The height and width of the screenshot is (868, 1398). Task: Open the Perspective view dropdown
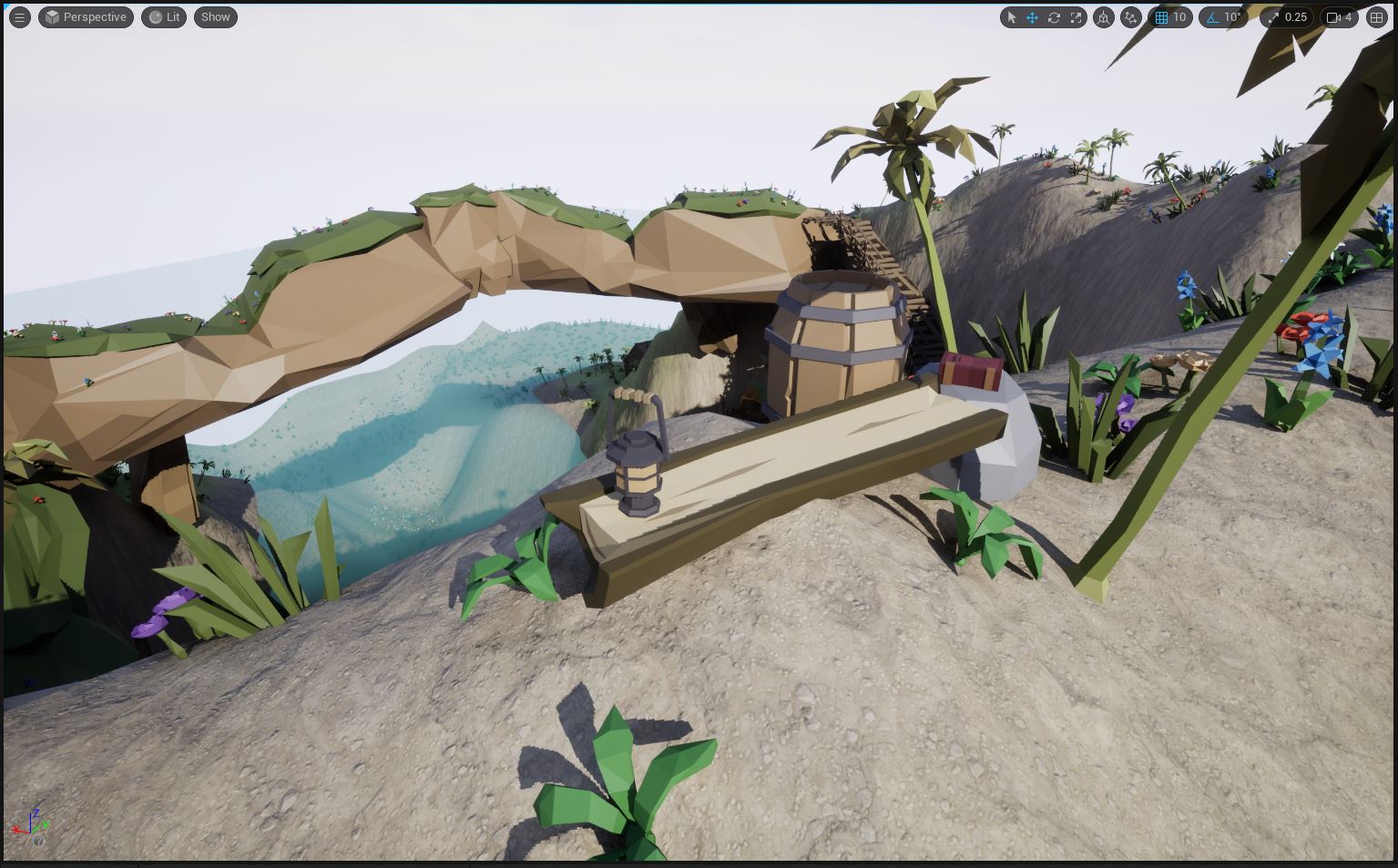click(86, 16)
